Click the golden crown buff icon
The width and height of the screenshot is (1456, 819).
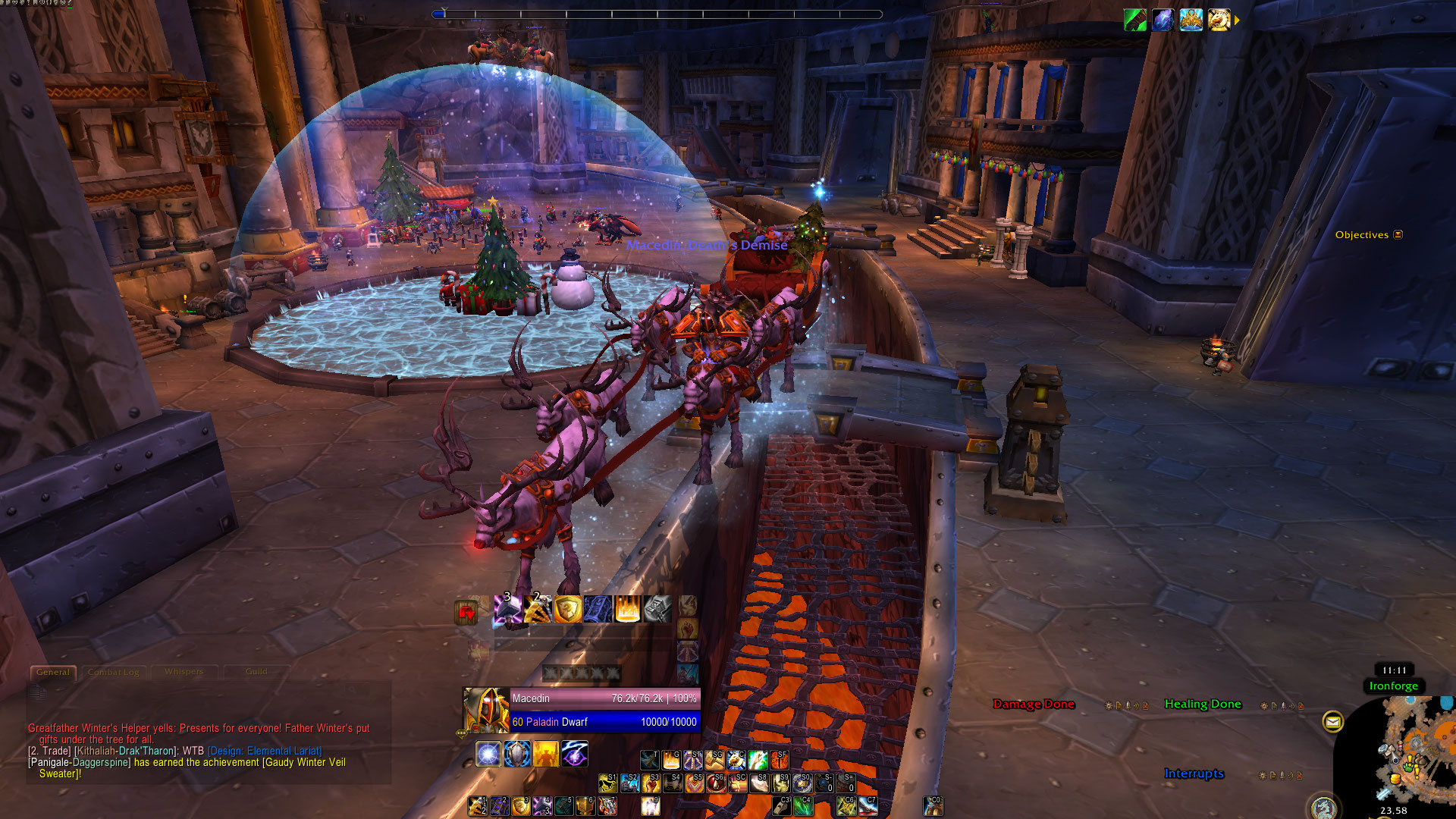tap(1191, 20)
